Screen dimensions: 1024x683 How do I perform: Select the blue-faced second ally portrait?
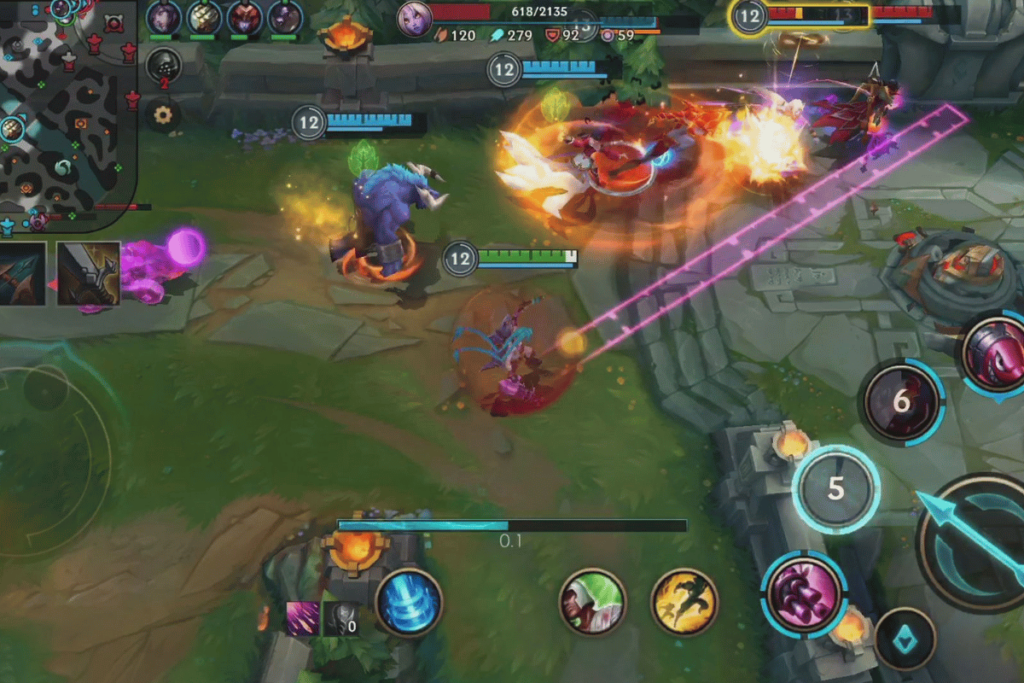204,18
